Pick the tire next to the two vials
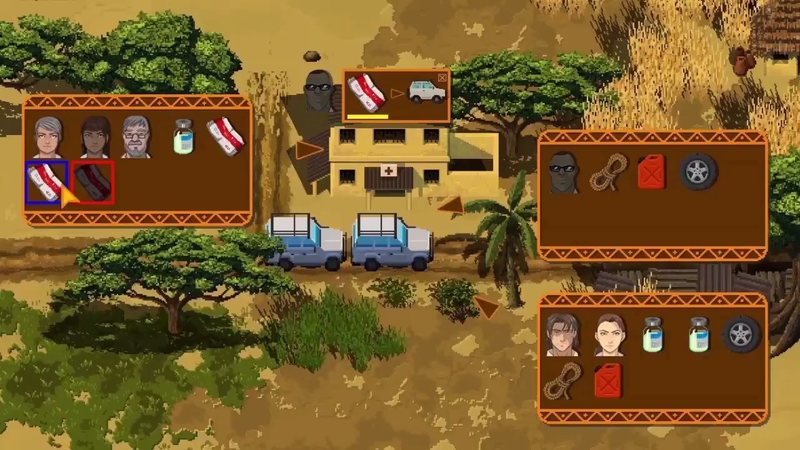Screen dimensions: 800x450 tap(741, 334)
